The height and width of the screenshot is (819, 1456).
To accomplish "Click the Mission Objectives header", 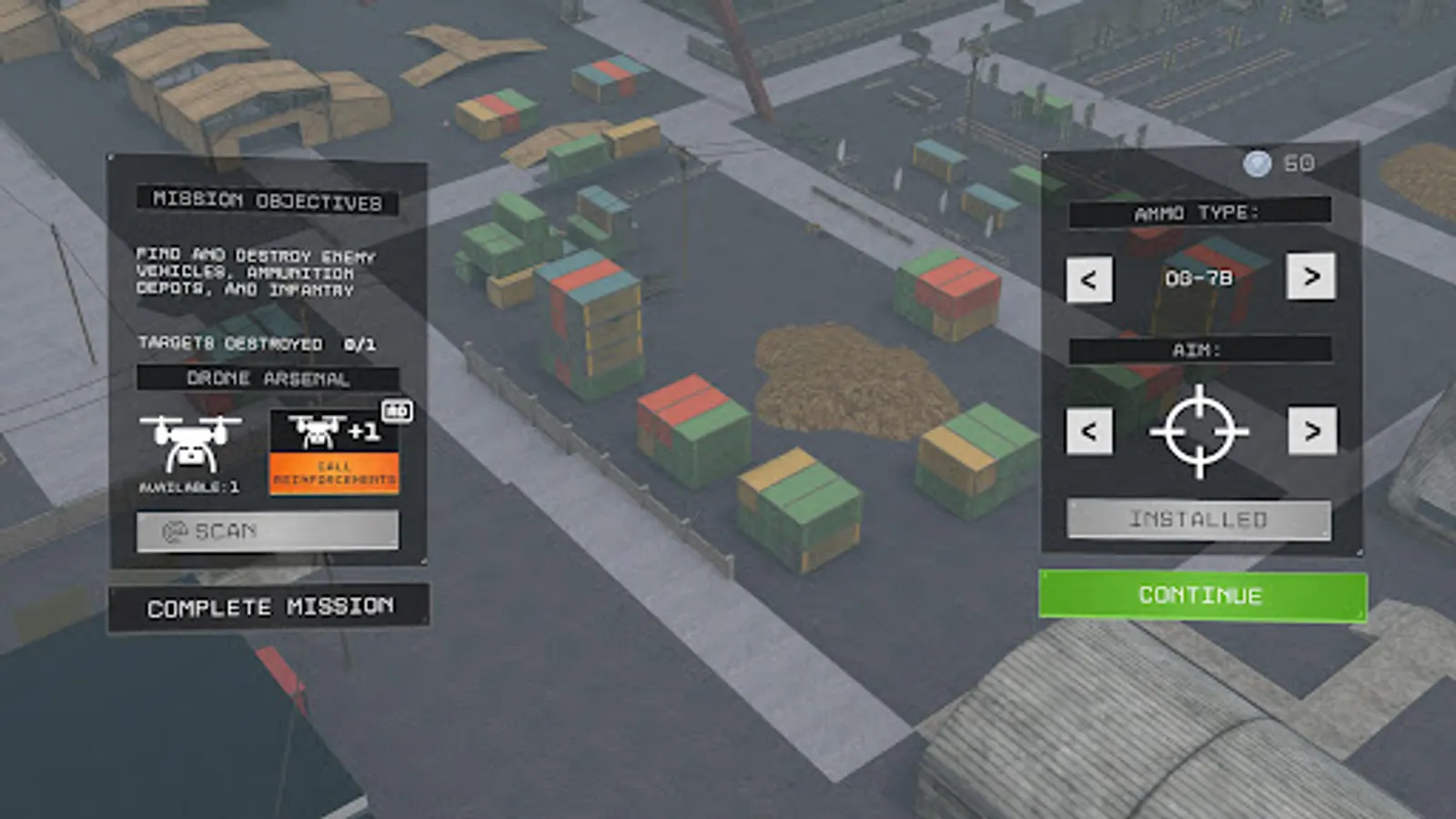I will click(267, 199).
